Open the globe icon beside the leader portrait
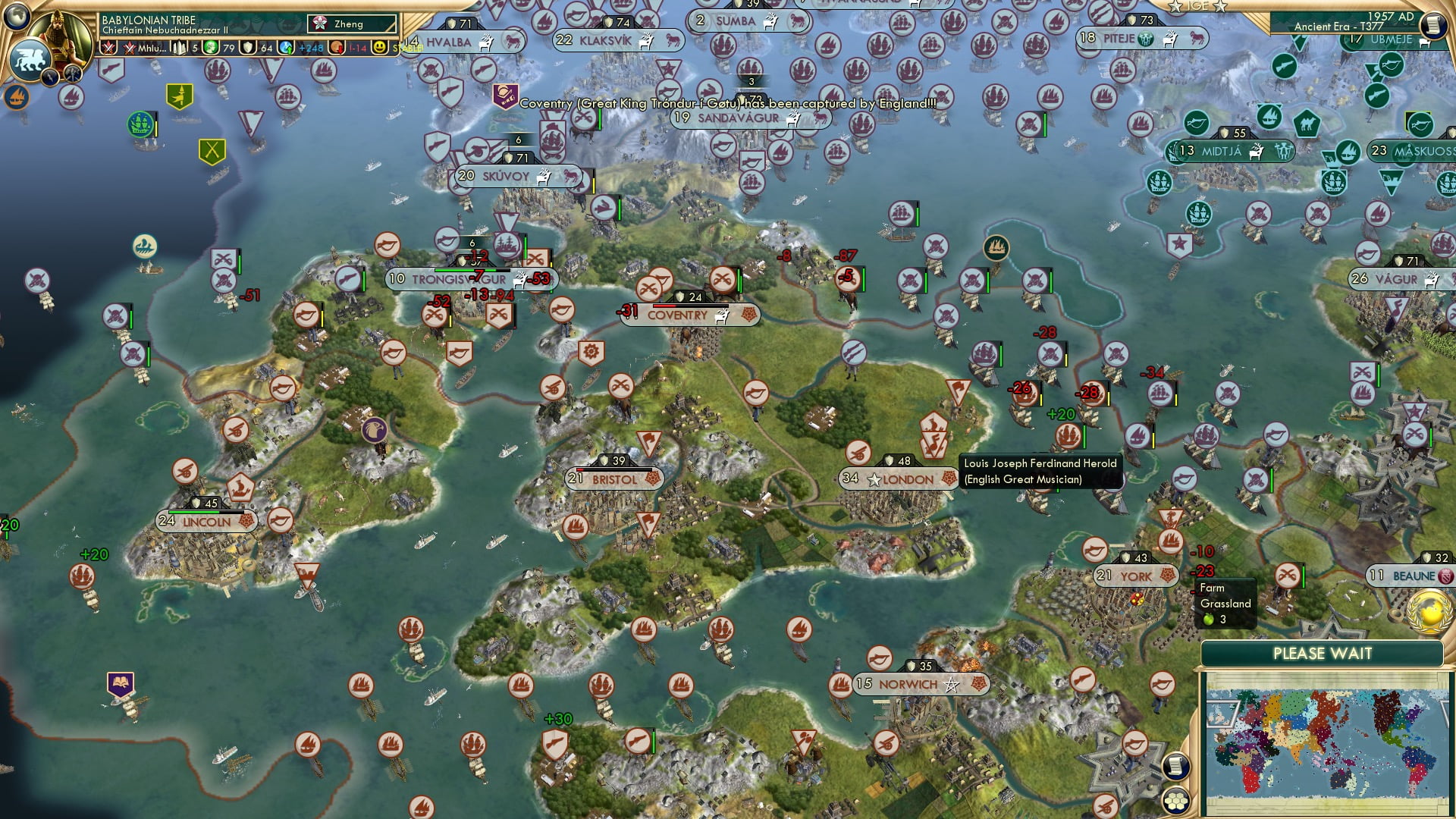This screenshot has height=819, width=1456. click(17, 14)
